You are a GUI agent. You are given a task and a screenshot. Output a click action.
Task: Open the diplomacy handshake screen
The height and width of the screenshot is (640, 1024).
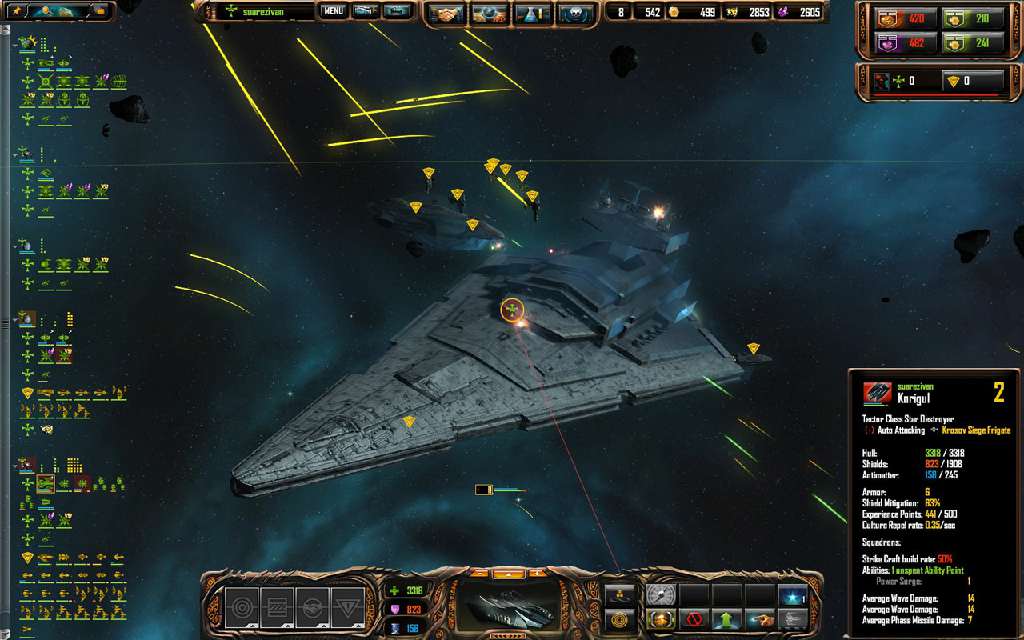coord(443,14)
